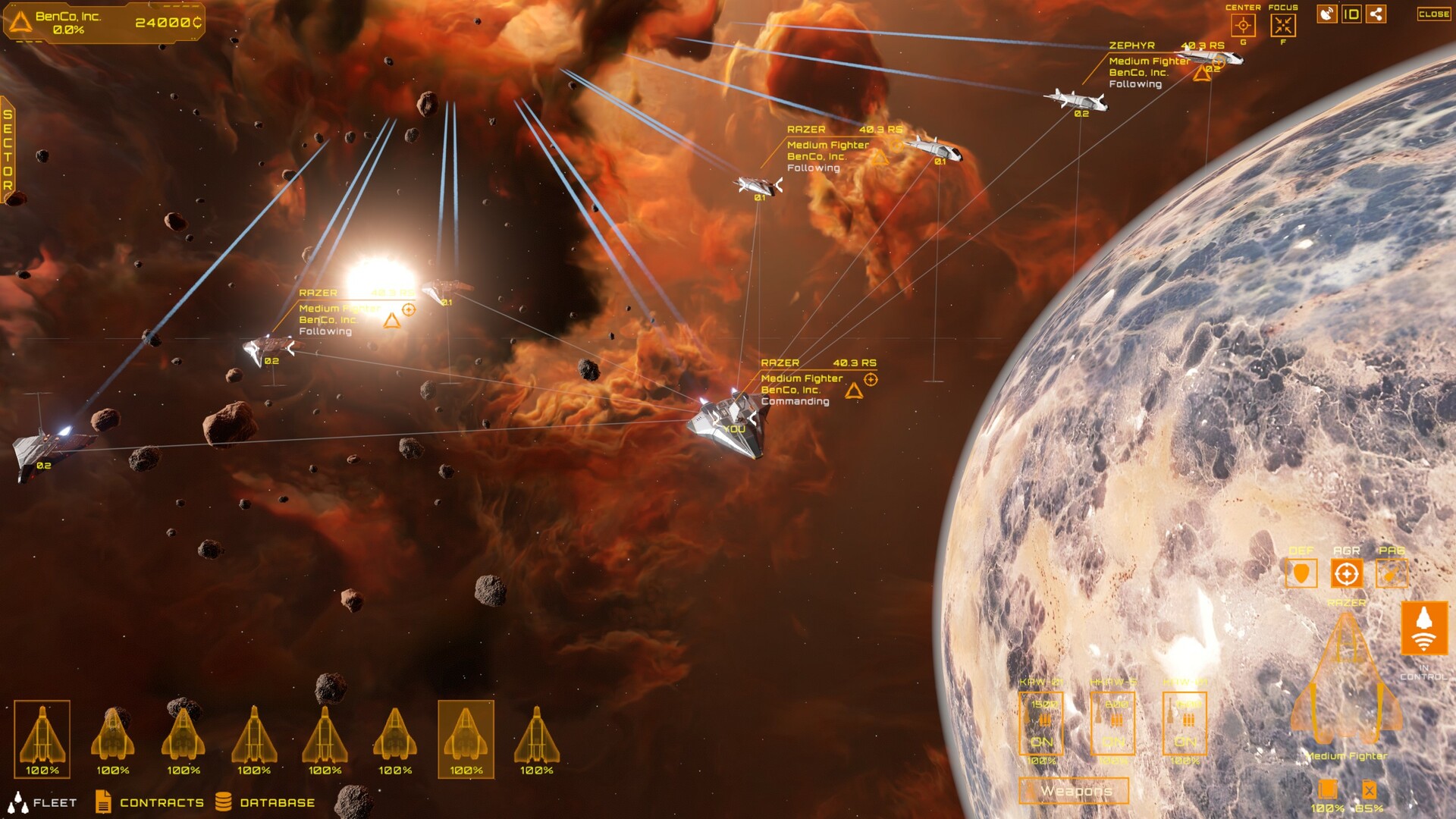This screenshot has width=1456, height=819.
Task: Select the share icon near the top right
Action: 1378,12
